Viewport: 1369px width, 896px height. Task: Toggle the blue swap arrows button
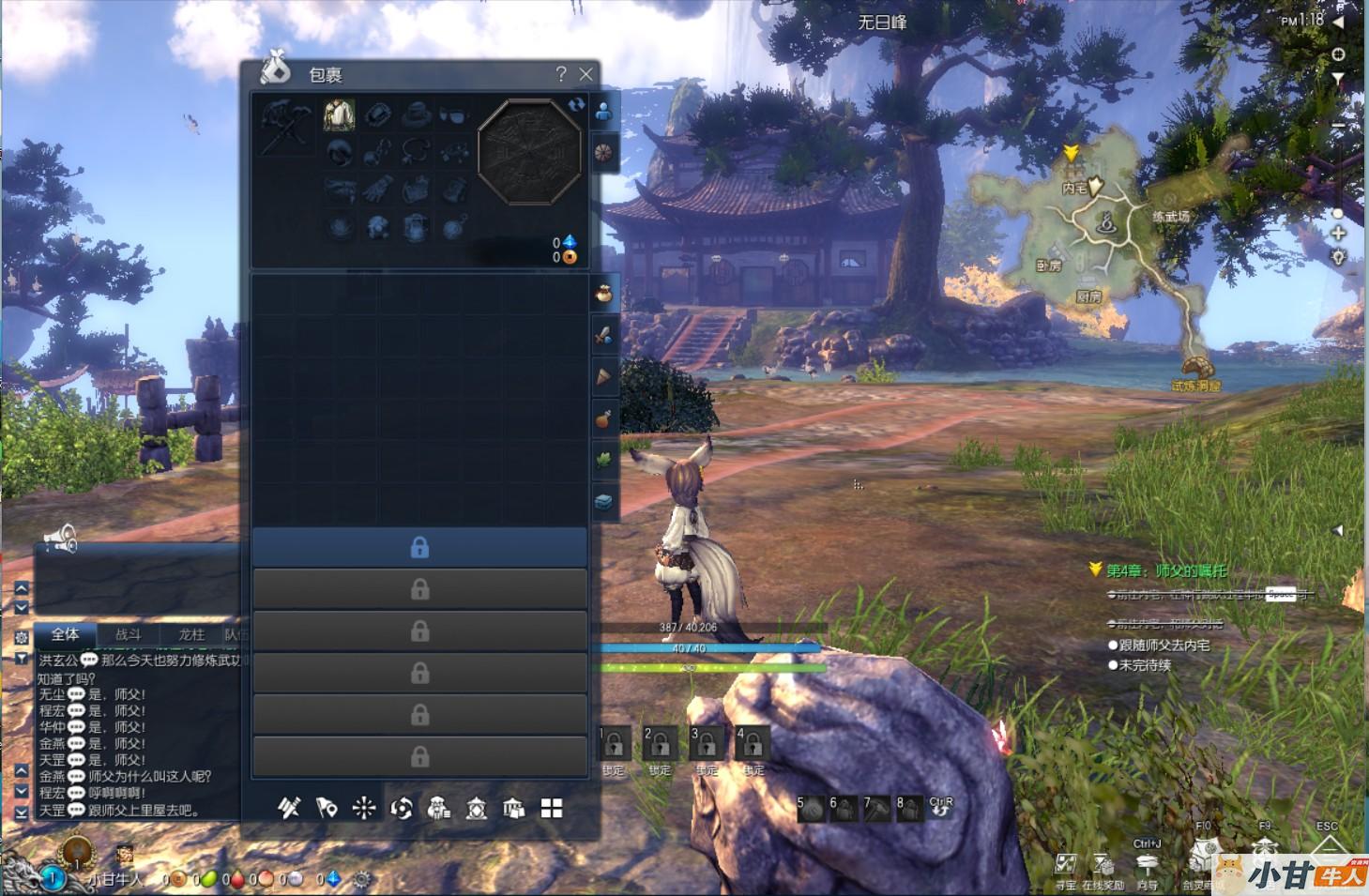tap(576, 105)
